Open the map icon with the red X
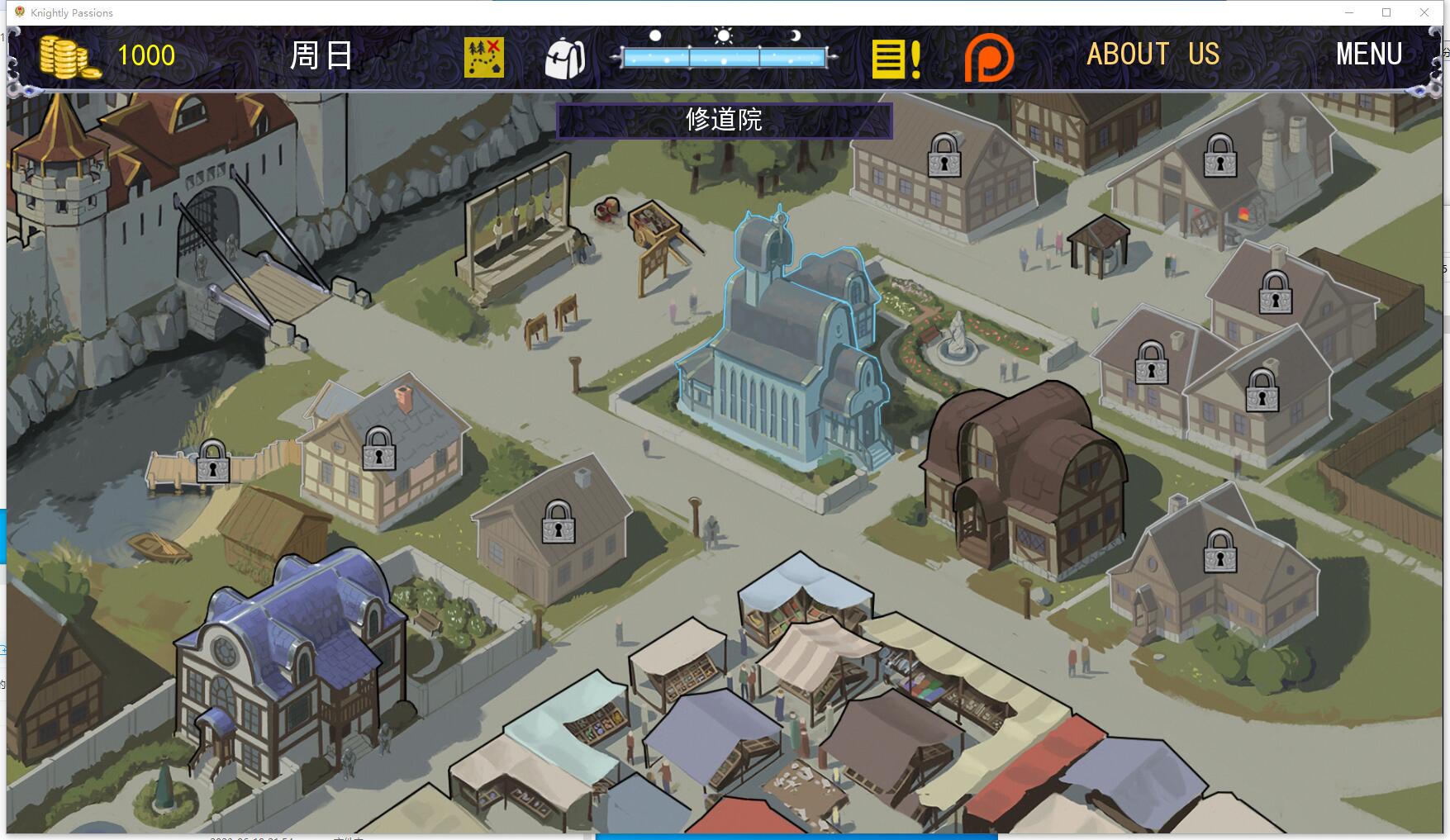 click(483, 57)
